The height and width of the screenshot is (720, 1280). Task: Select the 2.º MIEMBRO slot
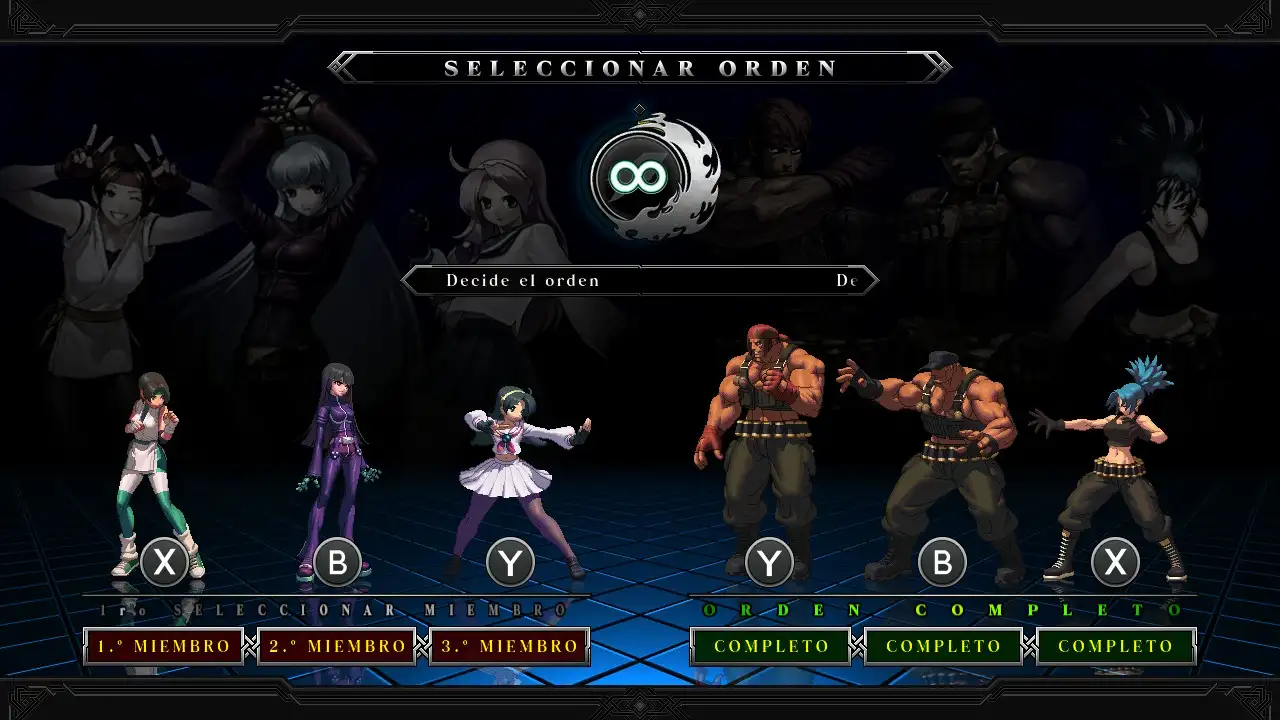click(x=336, y=645)
